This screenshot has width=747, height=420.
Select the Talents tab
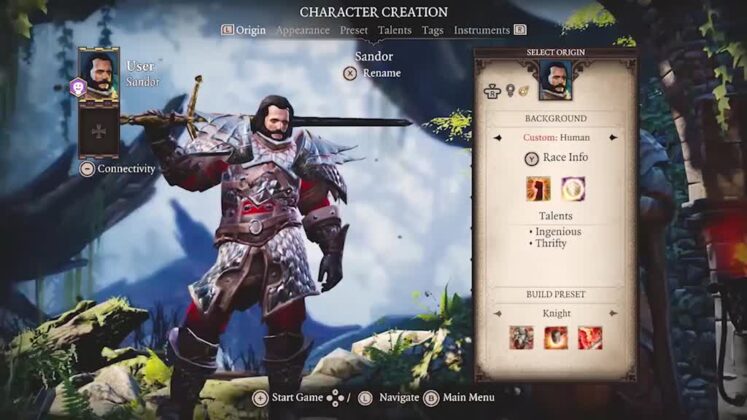coord(395,30)
